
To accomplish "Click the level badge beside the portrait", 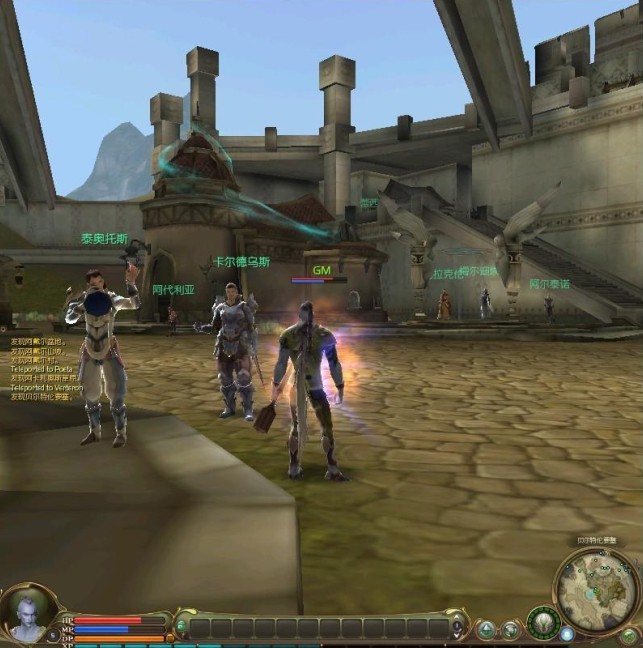I will click(x=52, y=635).
